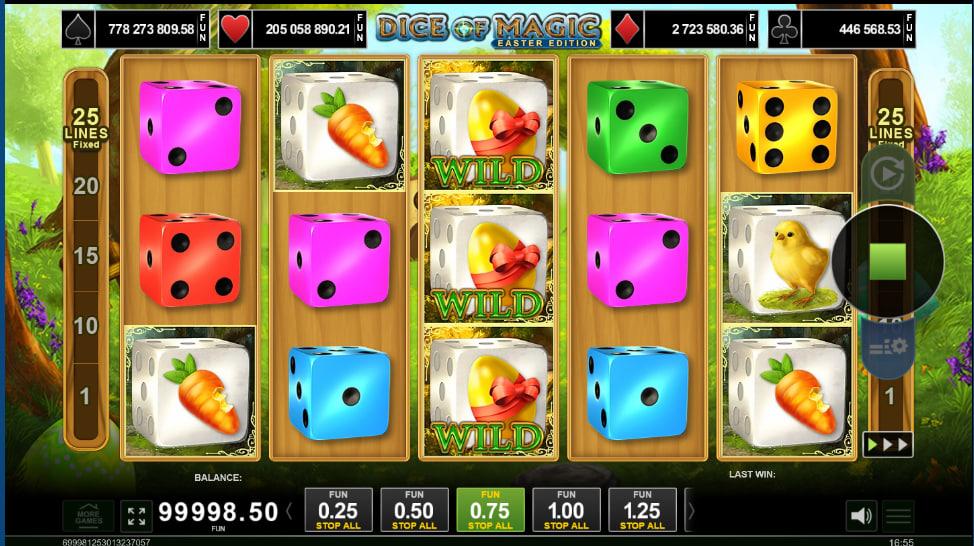This screenshot has height=546, width=974.
Task: Show next bet values with the right arrow
Action: (x=690, y=512)
